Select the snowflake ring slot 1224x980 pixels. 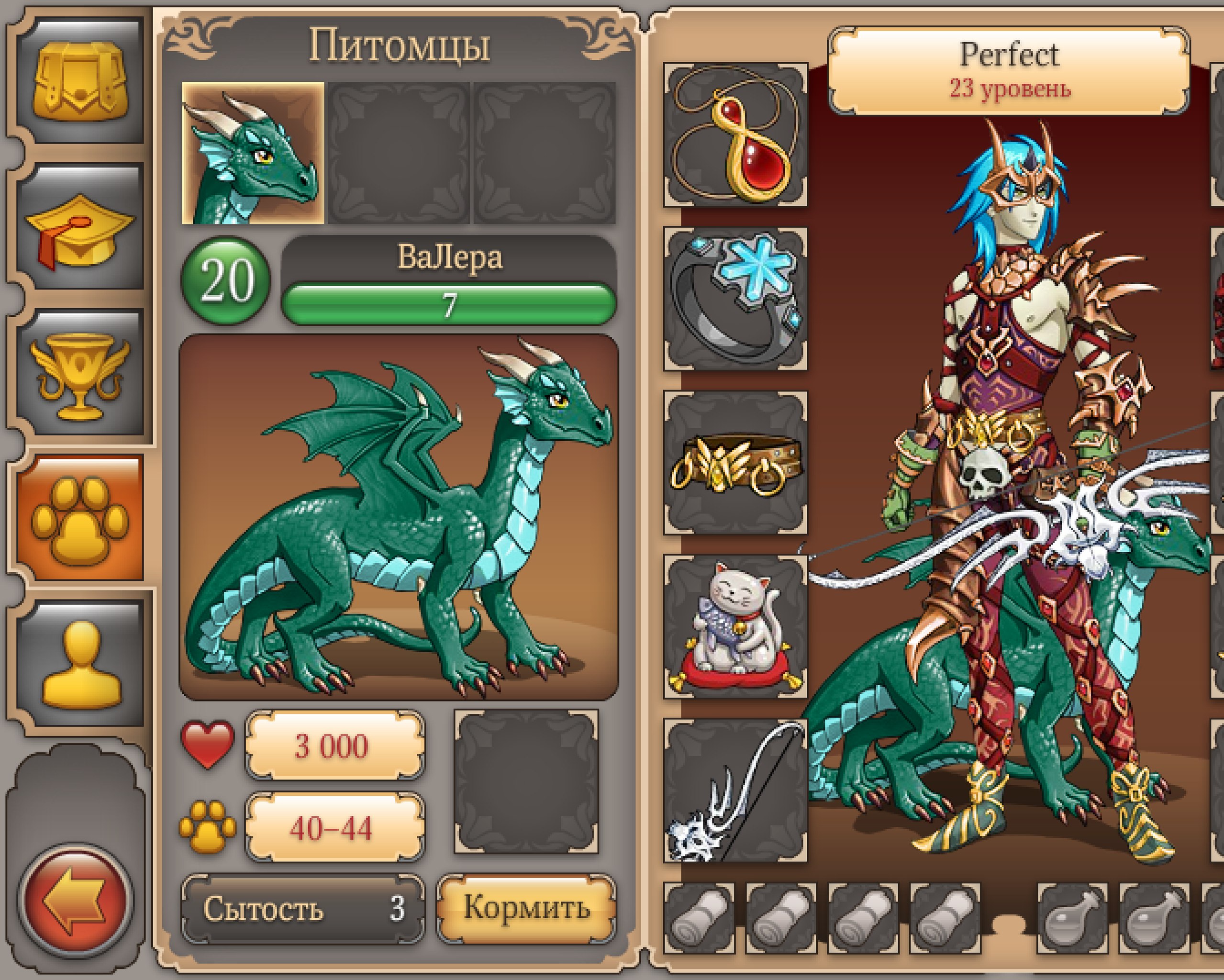735,299
